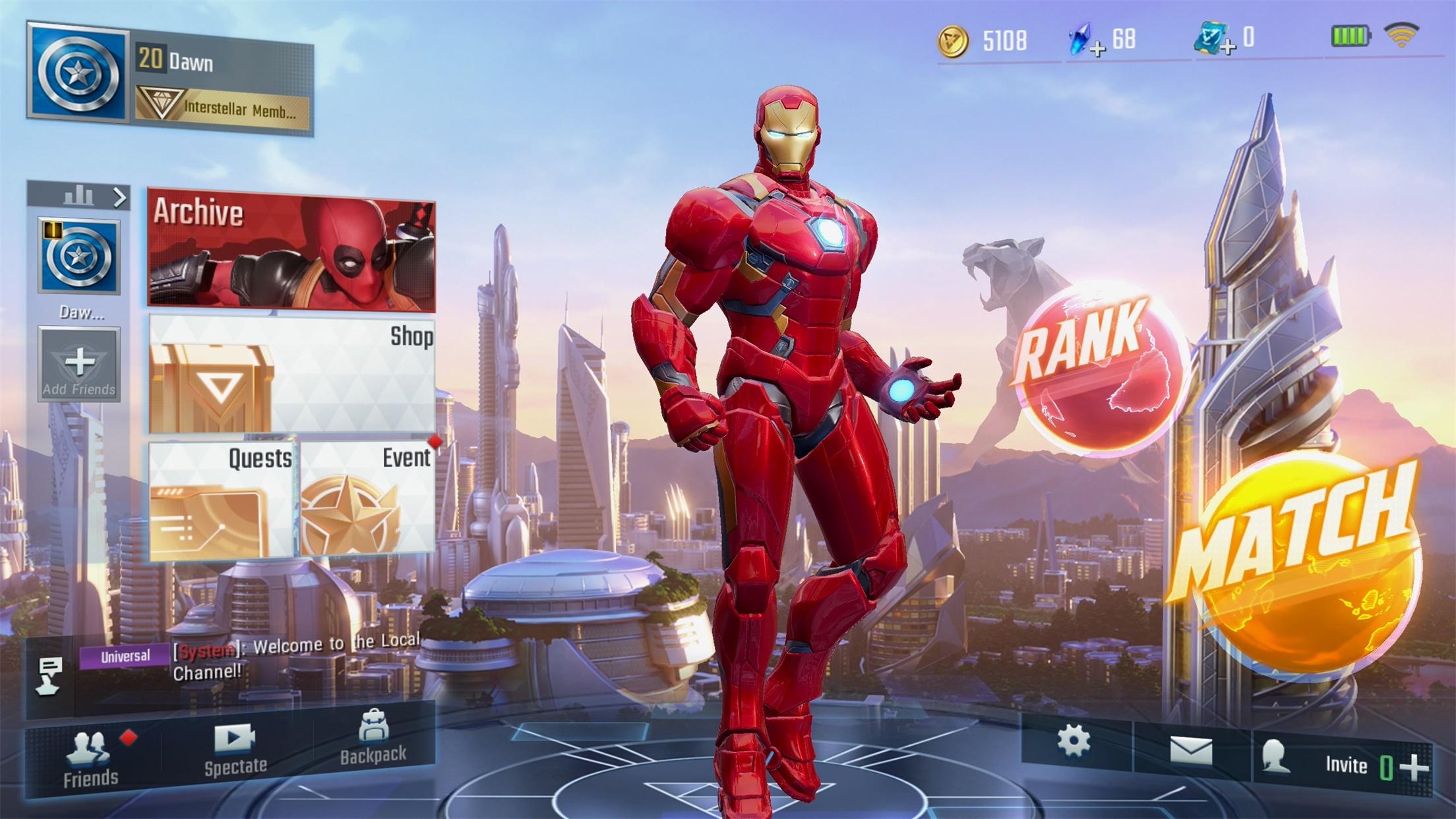The image size is (1456, 819).
Task: Switch the Universal chat channel
Action: (127, 655)
